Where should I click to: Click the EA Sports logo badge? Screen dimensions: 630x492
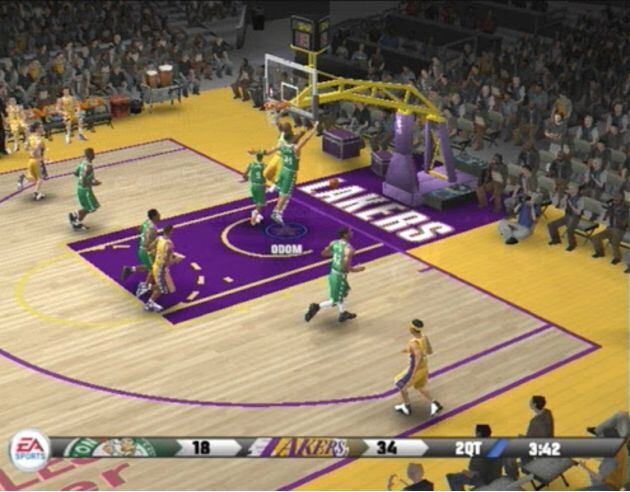point(29,449)
